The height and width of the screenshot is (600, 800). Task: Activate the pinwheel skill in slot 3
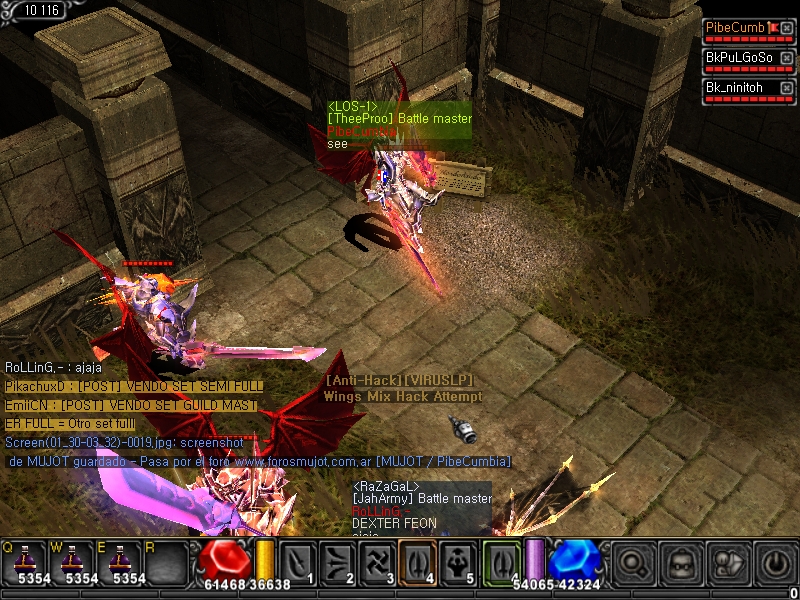tap(375, 560)
